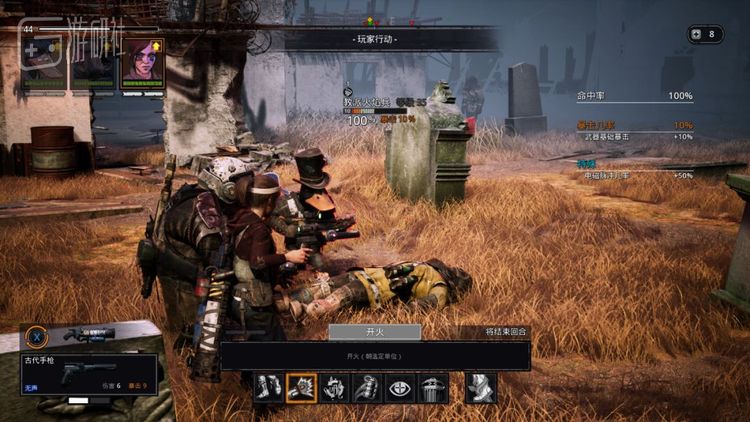Select the highlighted fire weapon ability icon
Image resolution: width=750 pixels, height=422 pixels.
301,388
